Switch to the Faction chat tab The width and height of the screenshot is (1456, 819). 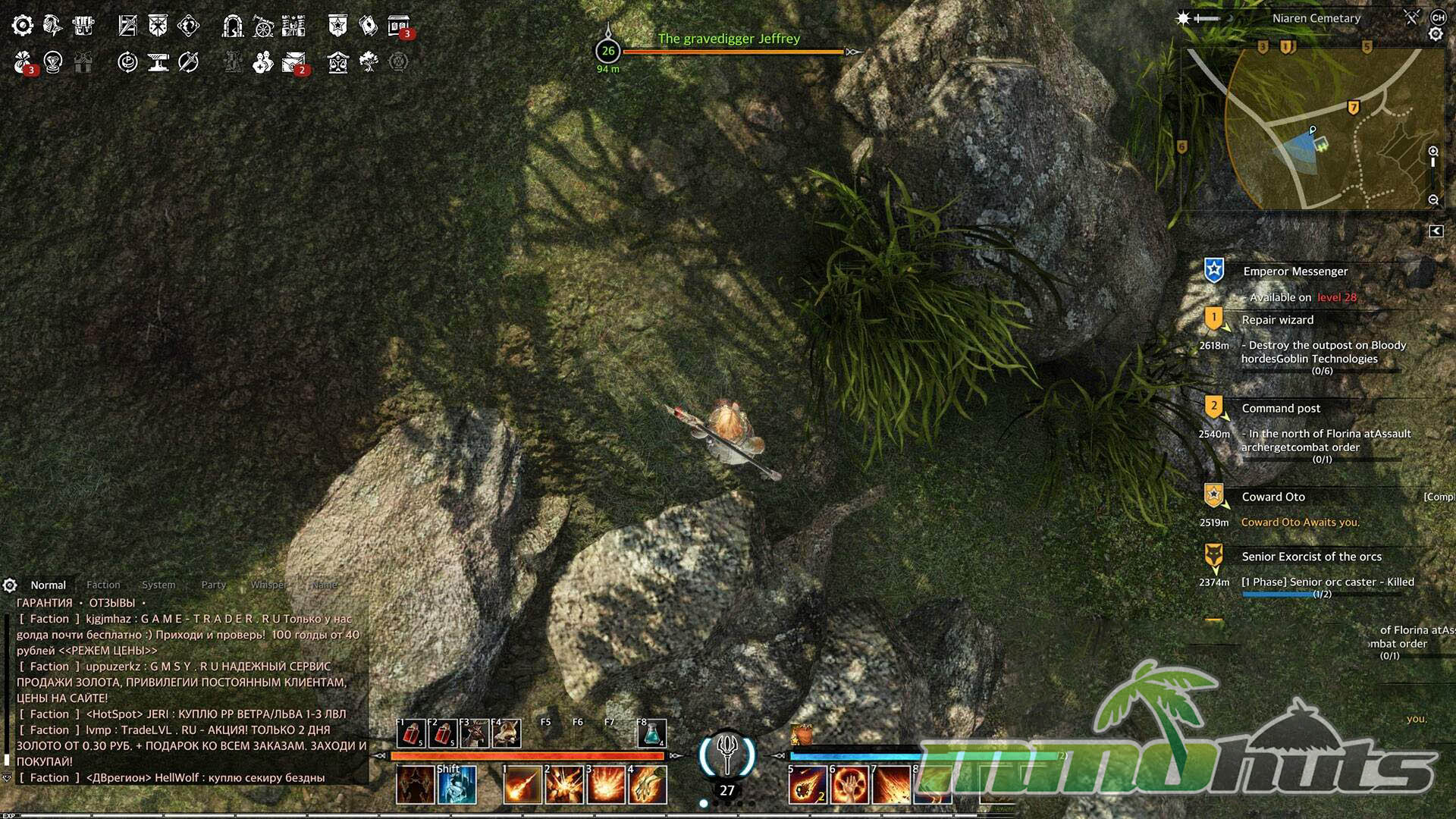click(103, 585)
